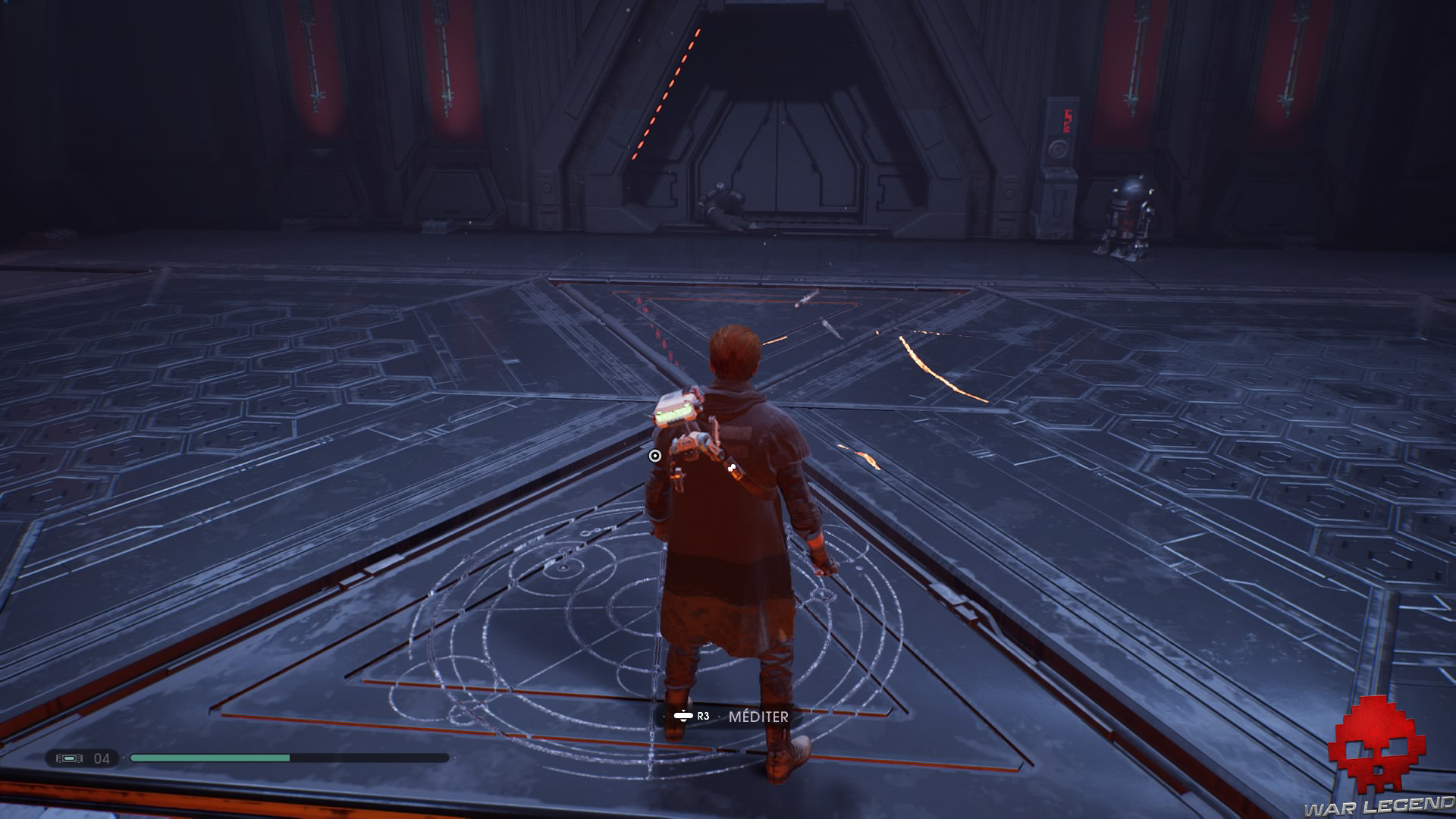Select the R3 controller stick icon

(683, 716)
